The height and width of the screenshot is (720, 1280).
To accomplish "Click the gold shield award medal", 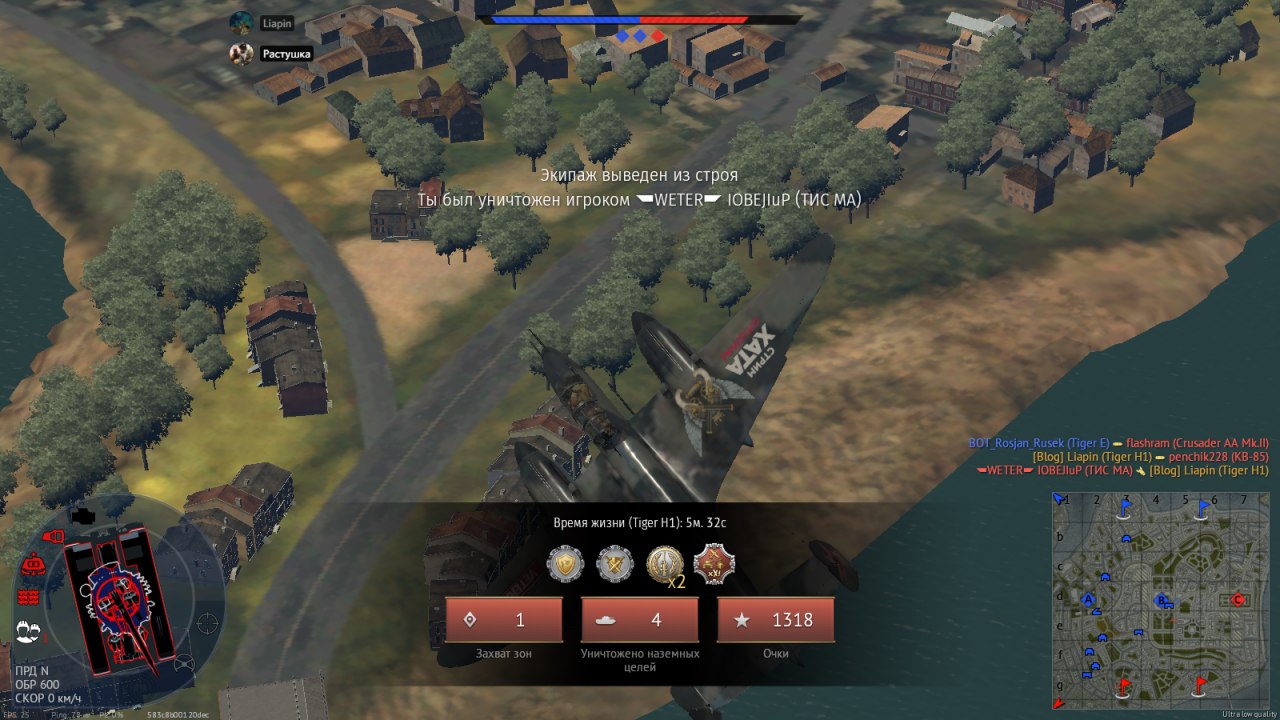I will click(565, 564).
